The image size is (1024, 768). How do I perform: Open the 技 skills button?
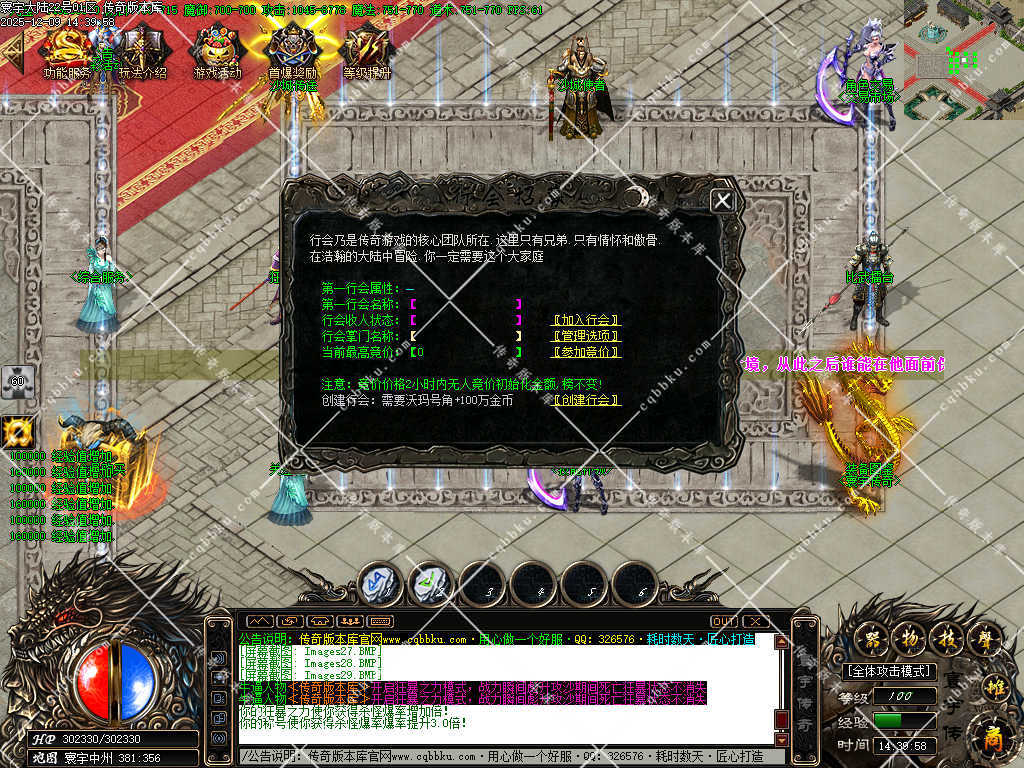[x=945, y=638]
